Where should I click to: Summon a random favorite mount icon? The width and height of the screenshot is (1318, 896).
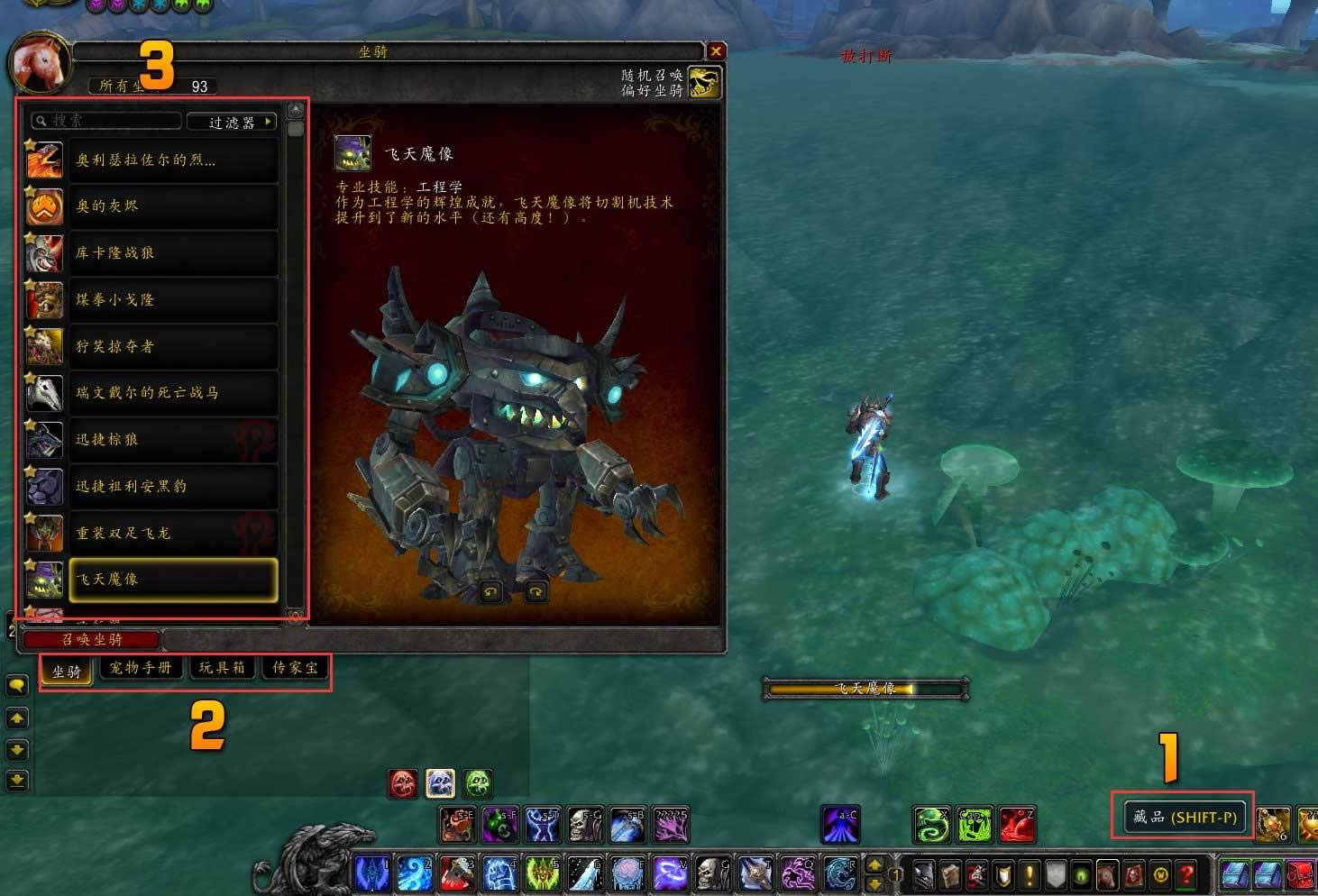[x=704, y=82]
